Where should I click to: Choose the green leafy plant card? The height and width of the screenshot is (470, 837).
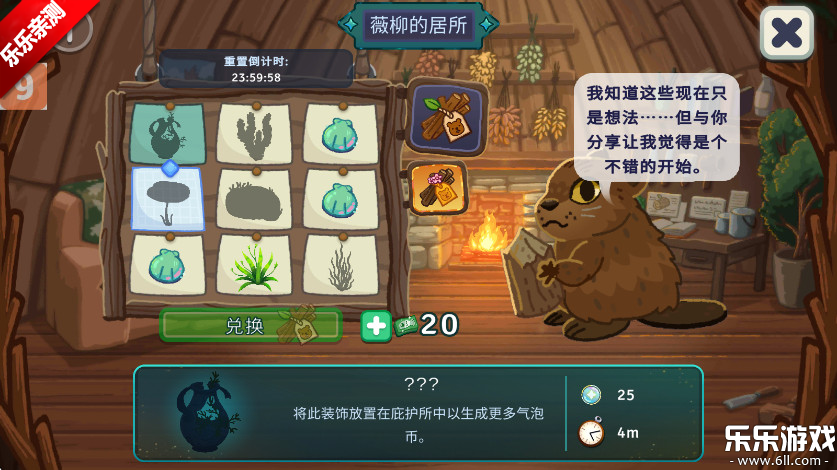click(254, 265)
